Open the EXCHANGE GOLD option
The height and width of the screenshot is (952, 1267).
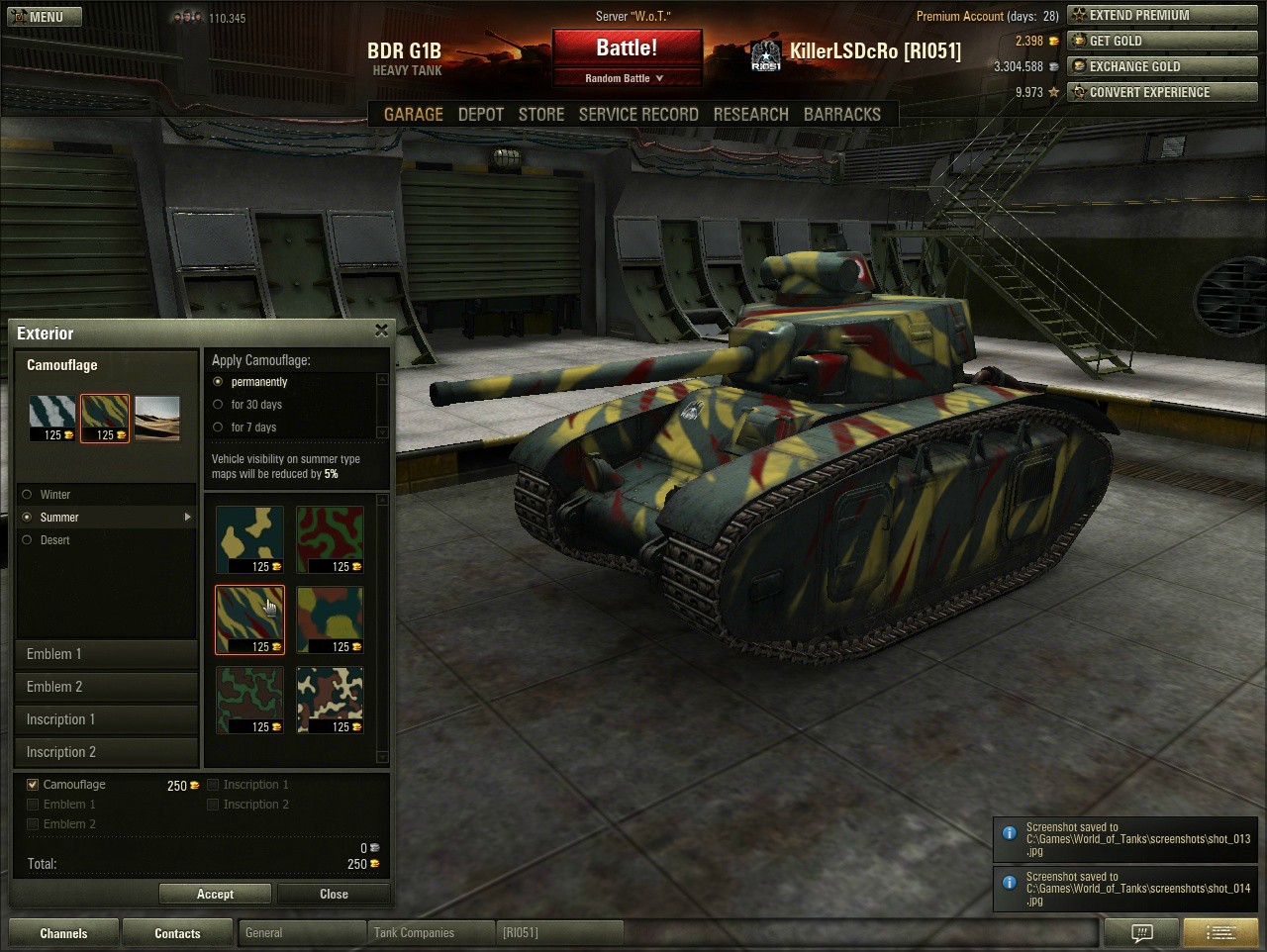pyautogui.click(x=1162, y=66)
